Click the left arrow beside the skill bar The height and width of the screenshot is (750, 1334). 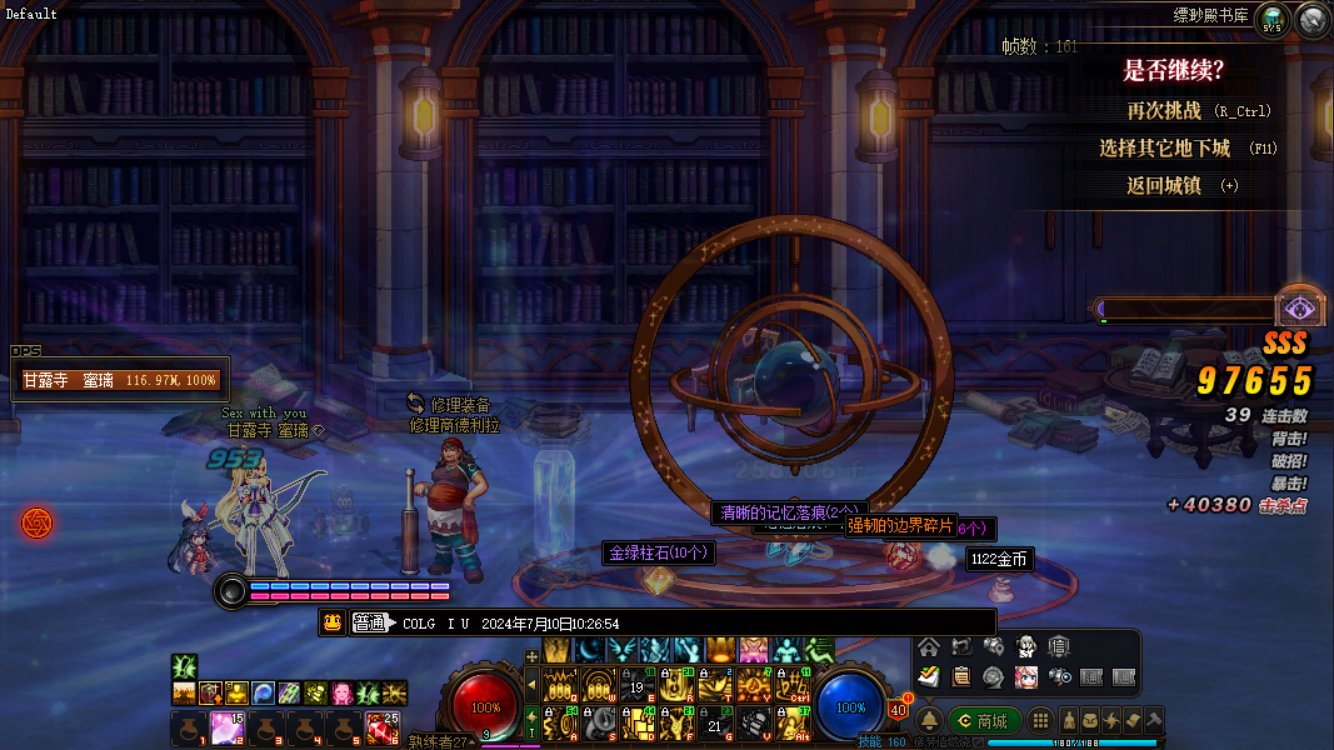point(532,685)
